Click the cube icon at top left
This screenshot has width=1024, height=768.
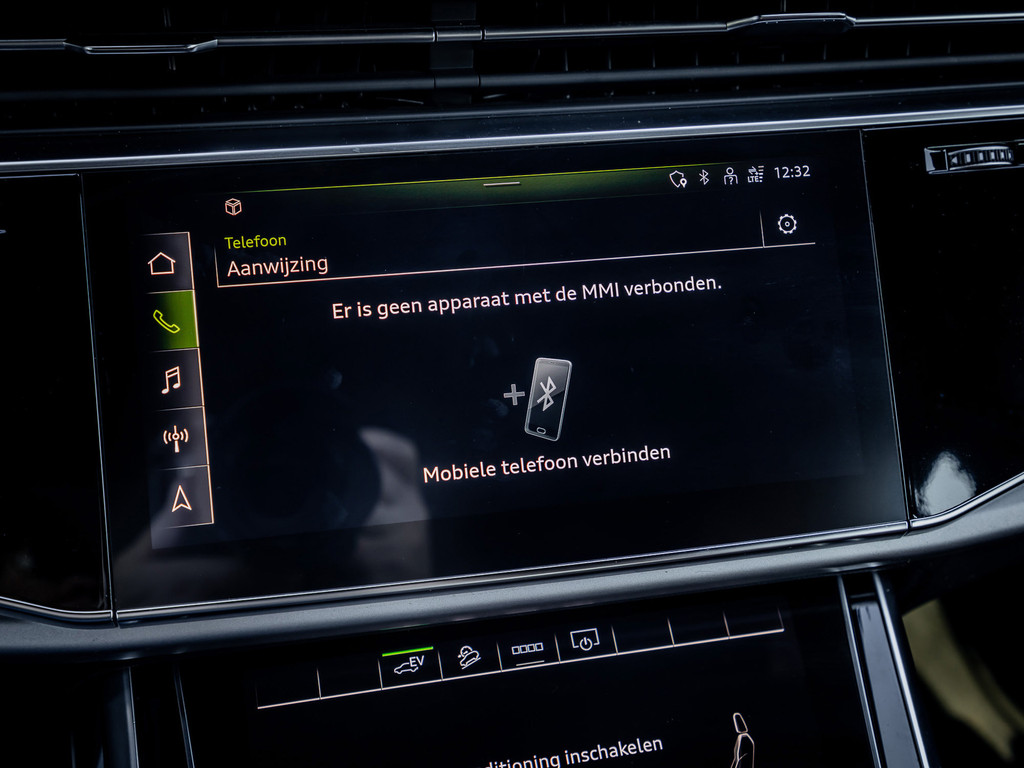pyautogui.click(x=233, y=206)
